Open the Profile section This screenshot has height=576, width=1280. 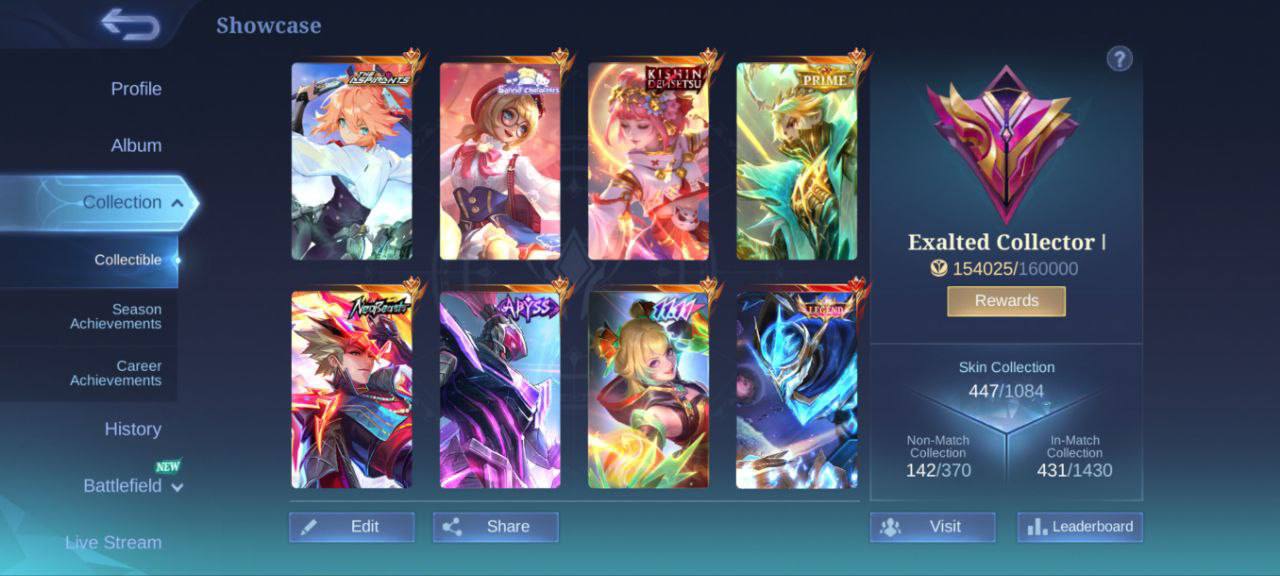pyautogui.click(x=136, y=89)
